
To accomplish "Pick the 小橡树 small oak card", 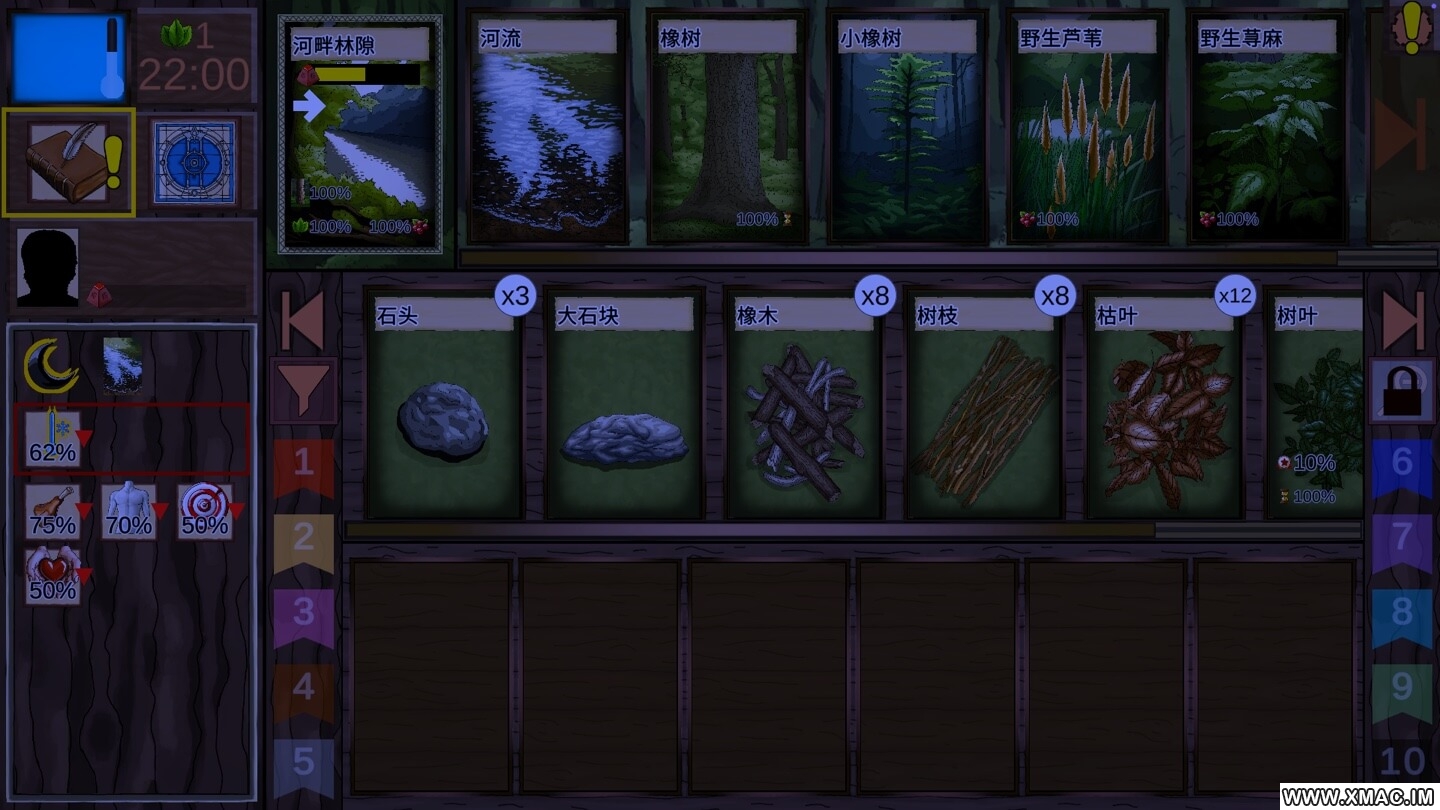I will tap(908, 130).
